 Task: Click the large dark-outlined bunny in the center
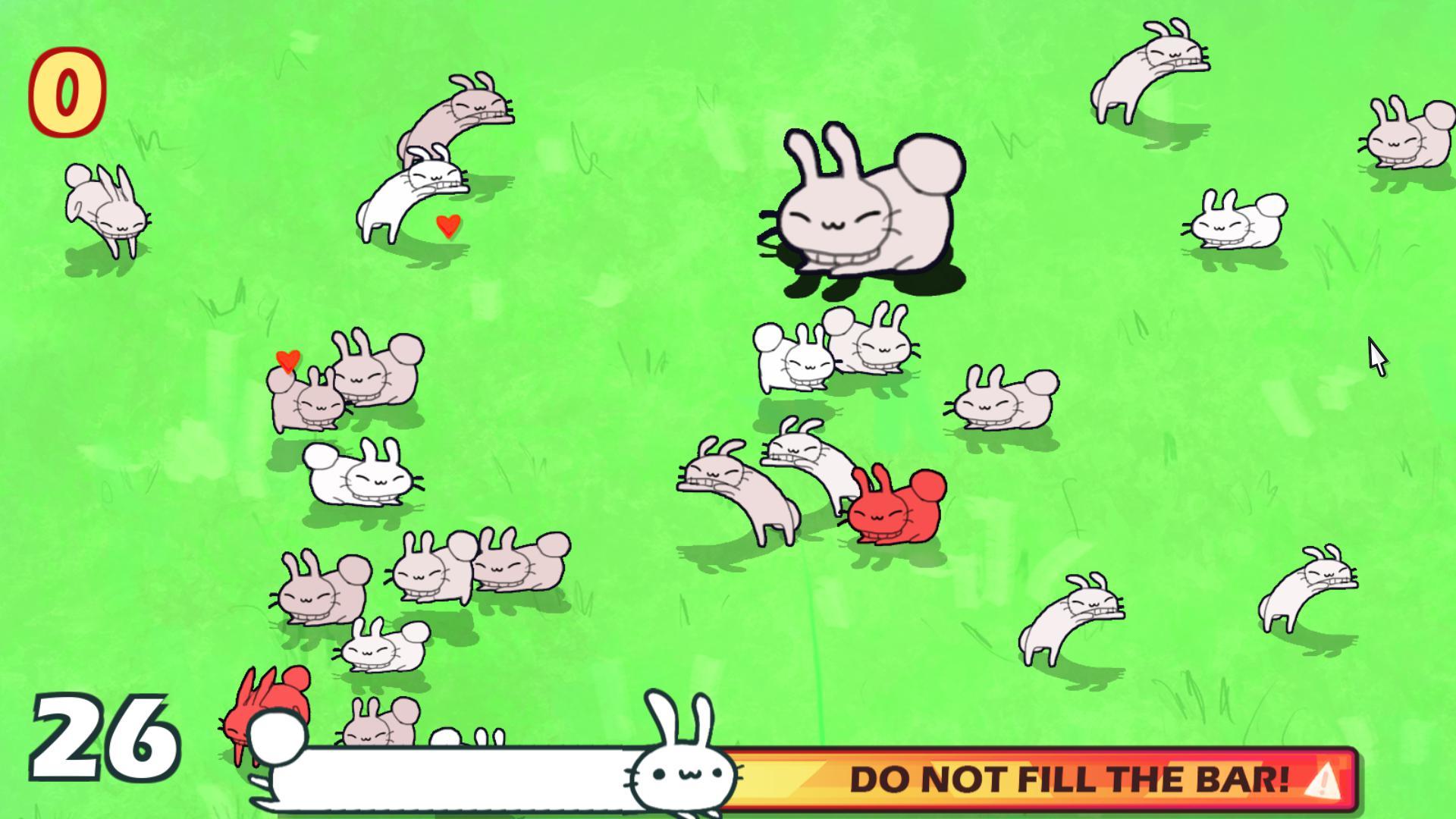click(x=864, y=205)
